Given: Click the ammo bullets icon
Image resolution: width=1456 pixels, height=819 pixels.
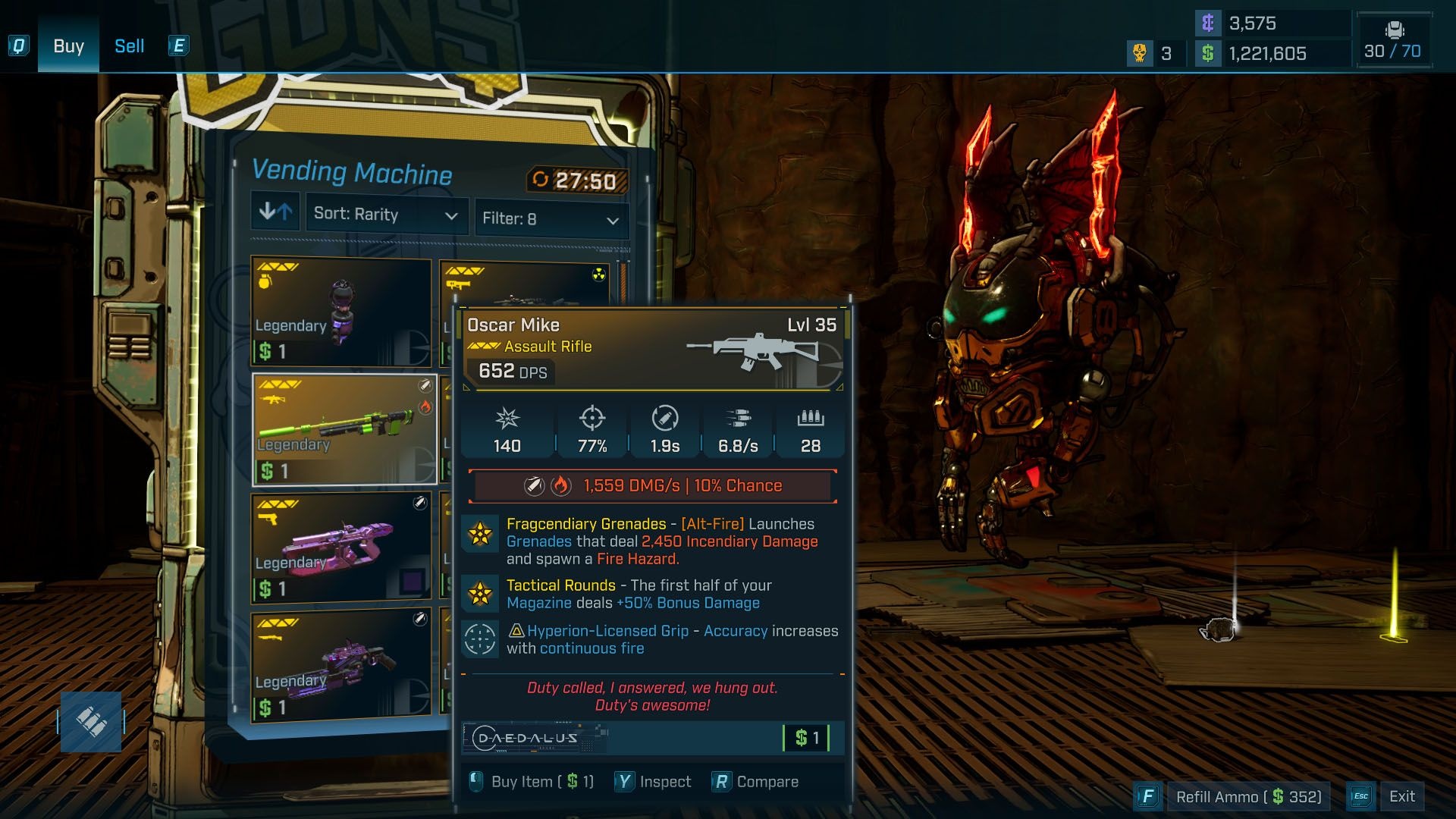Looking at the screenshot, I should (x=91, y=722).
